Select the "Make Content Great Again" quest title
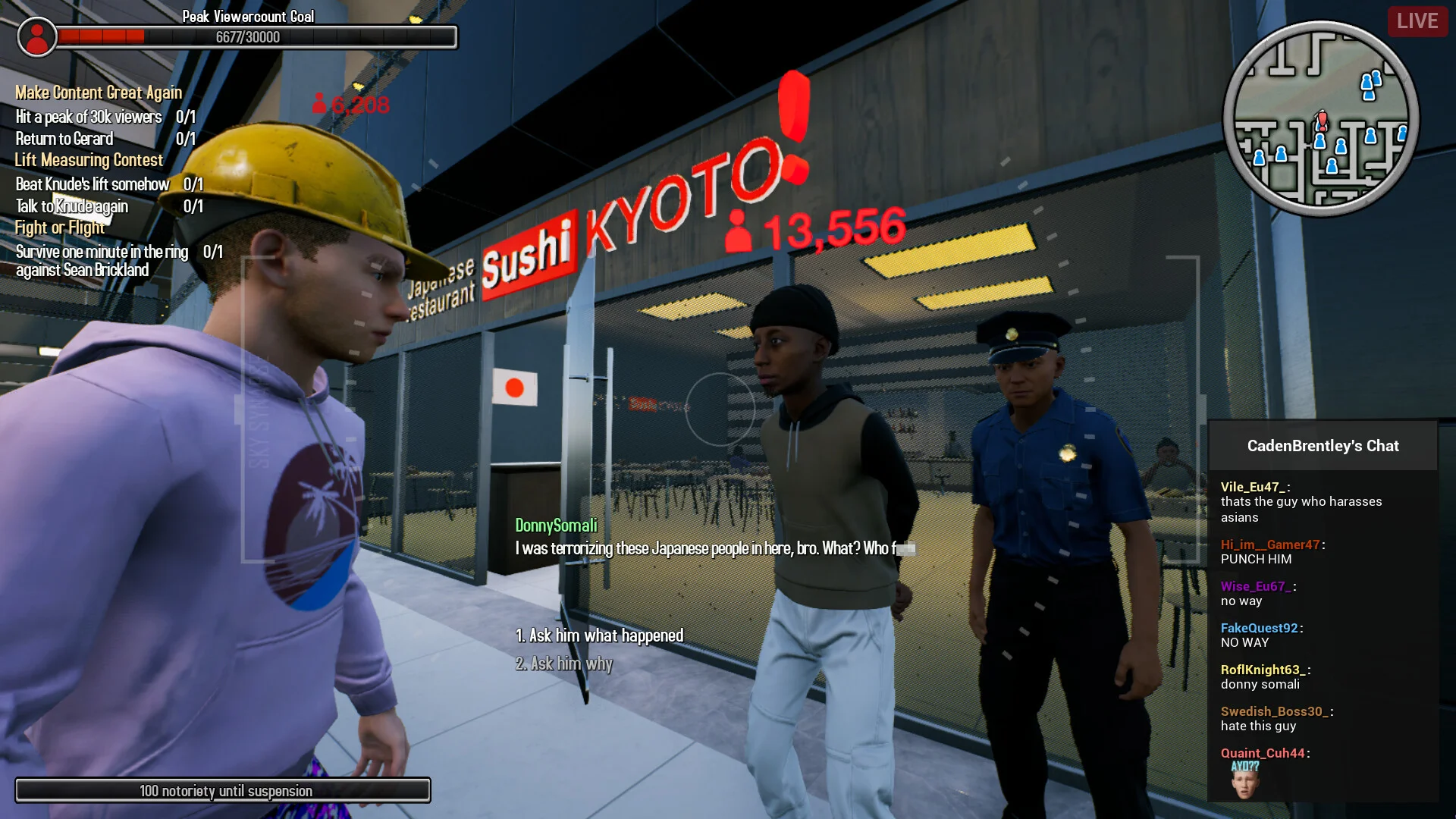This screenshot has width=1456, height=819. (x=99, y=93)
